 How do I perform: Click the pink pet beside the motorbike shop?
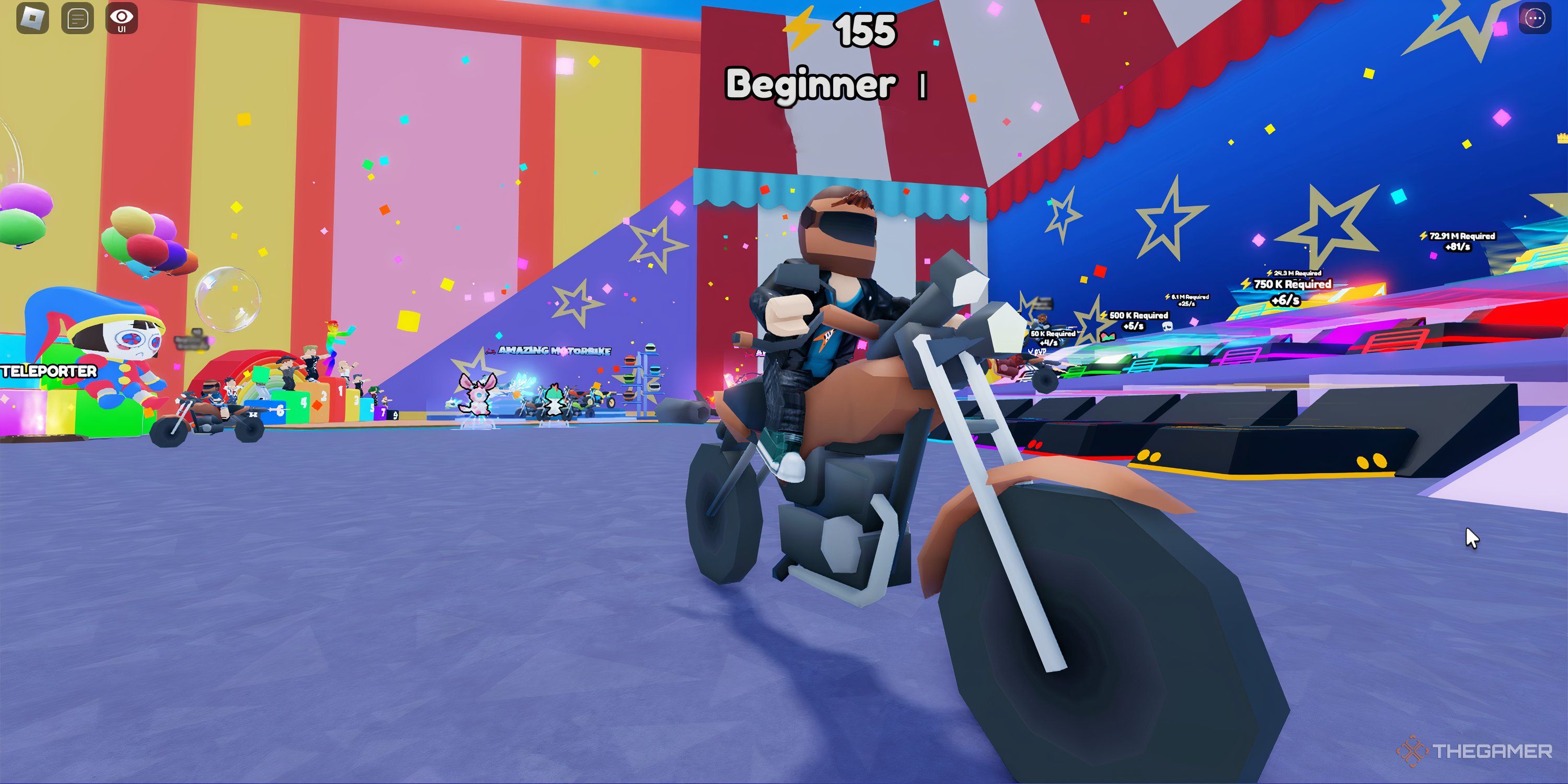point(478,399)
